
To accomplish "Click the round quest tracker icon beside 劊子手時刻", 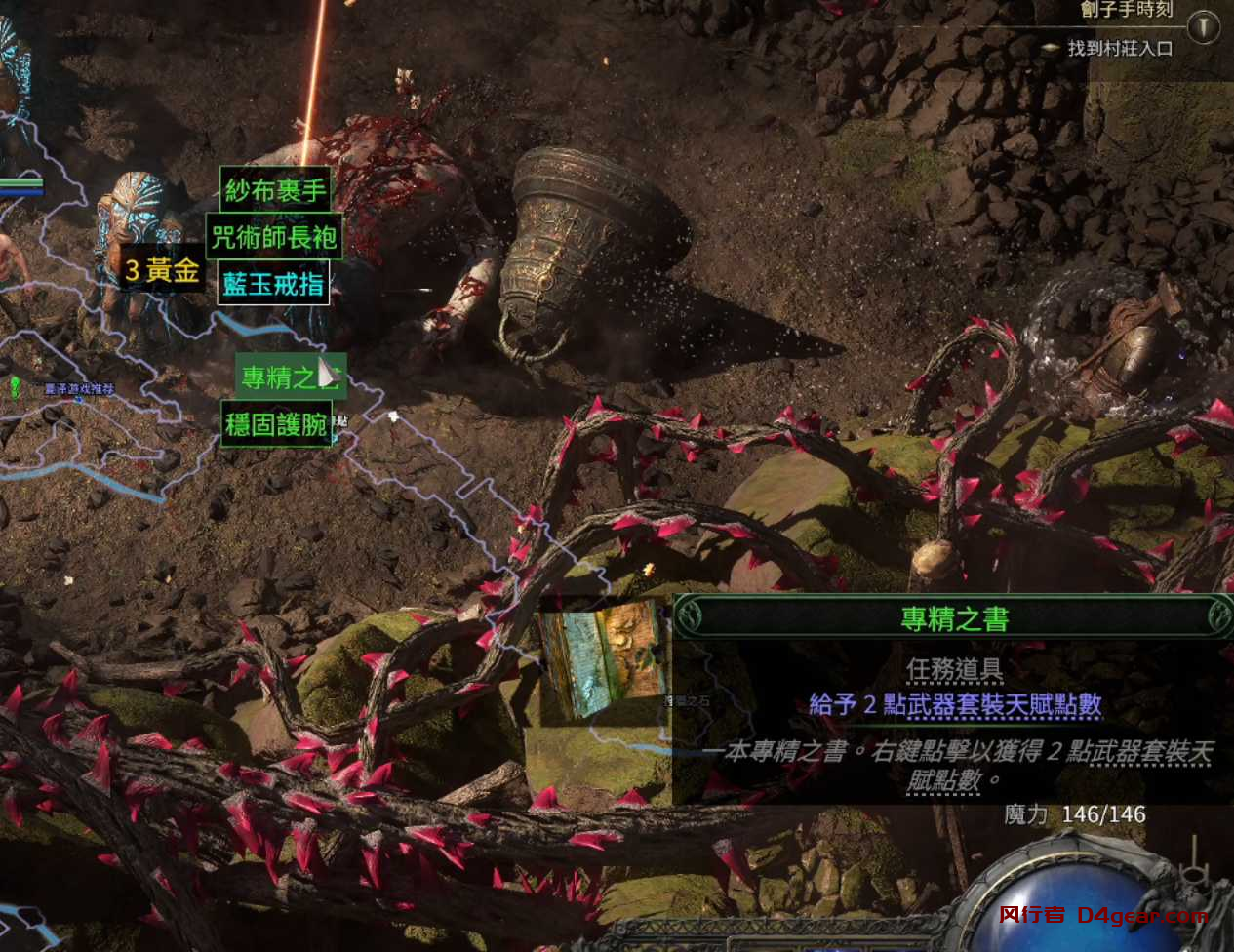I will click(1204, 26).
